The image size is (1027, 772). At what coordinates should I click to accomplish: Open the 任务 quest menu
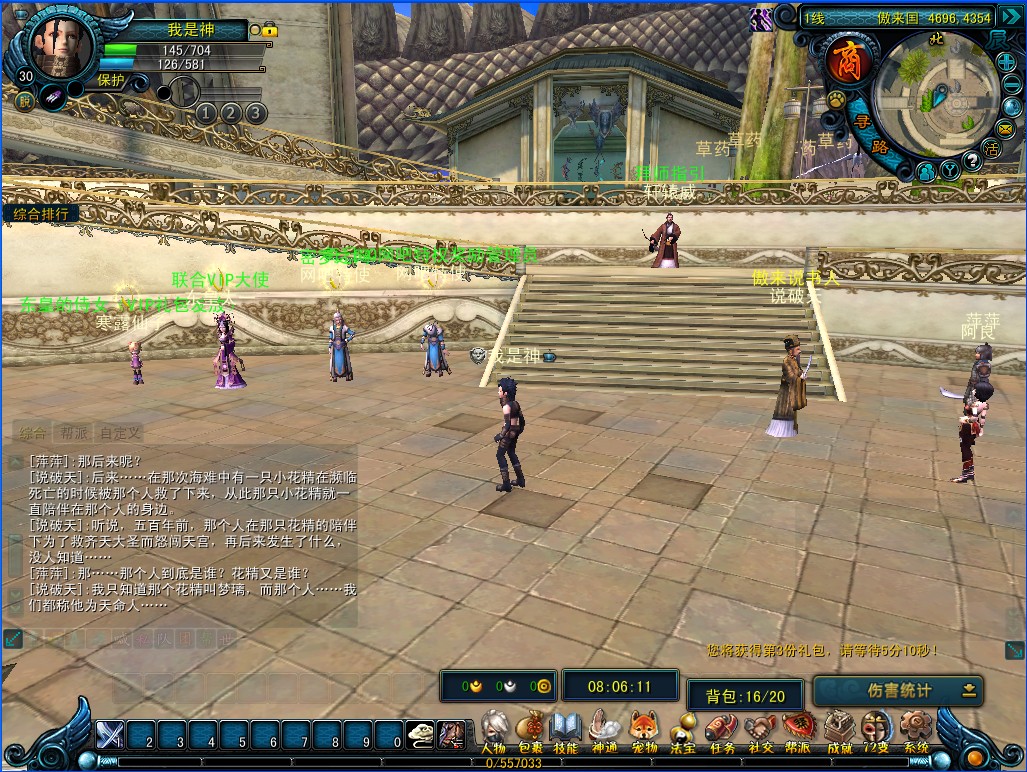point(720,727)
